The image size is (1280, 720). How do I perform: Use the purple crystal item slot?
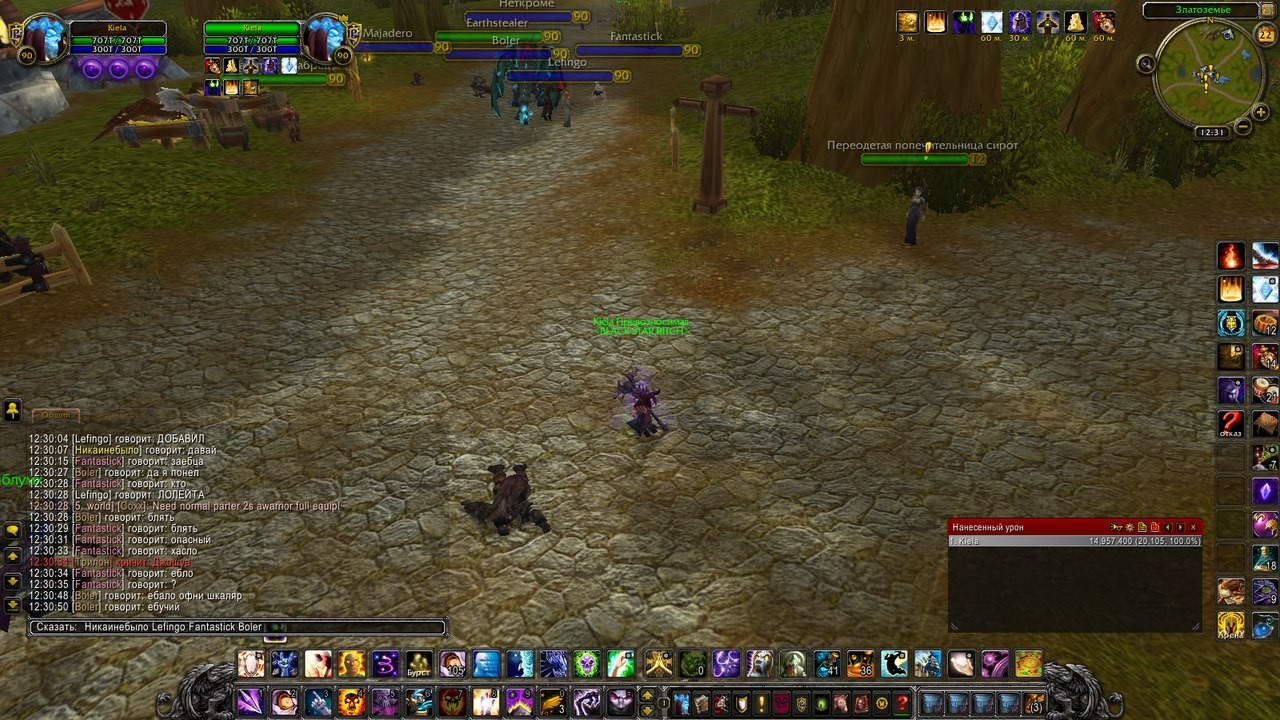pyautogui.click(x=1265, y=491)
